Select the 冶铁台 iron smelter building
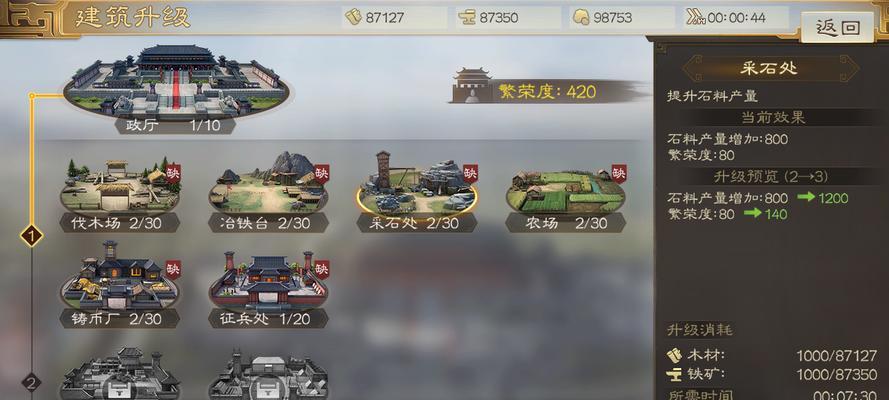 pyautogui.click(x=268, y=188)
